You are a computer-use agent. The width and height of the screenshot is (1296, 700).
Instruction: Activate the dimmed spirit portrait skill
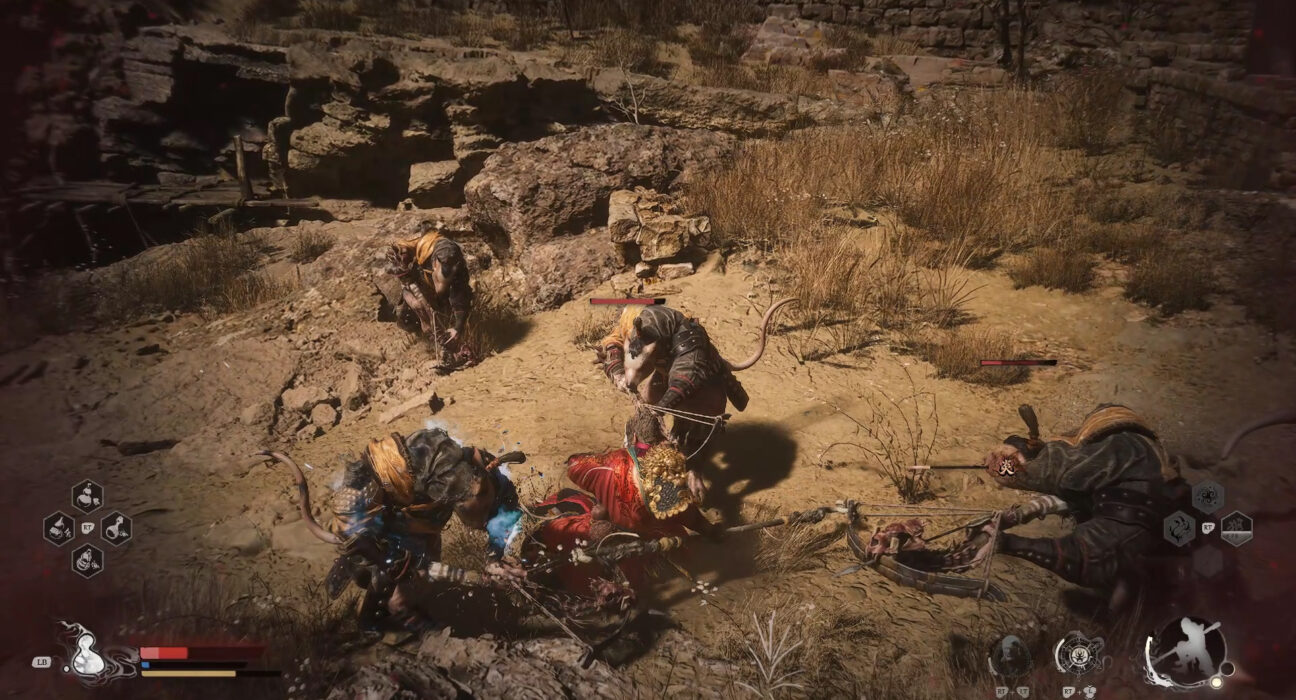pyautogui.click(x=1010, y=656)
